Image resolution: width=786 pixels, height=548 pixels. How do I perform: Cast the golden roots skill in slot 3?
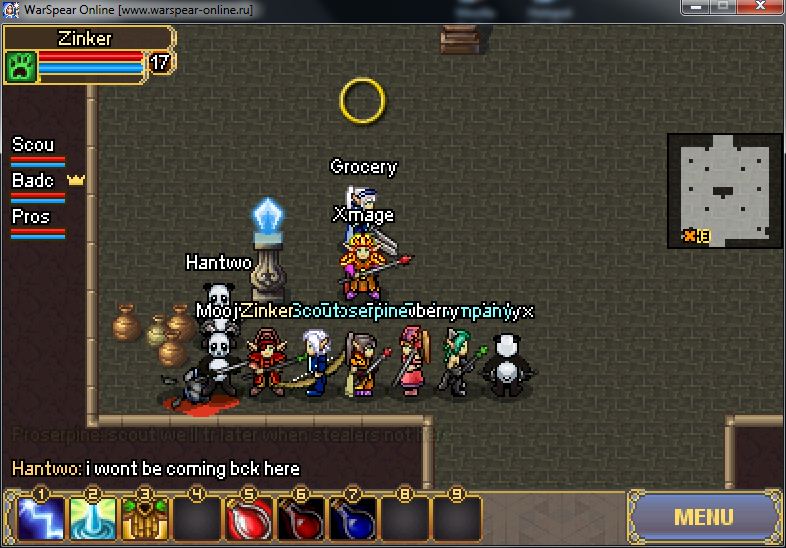(x=145, y=519)
